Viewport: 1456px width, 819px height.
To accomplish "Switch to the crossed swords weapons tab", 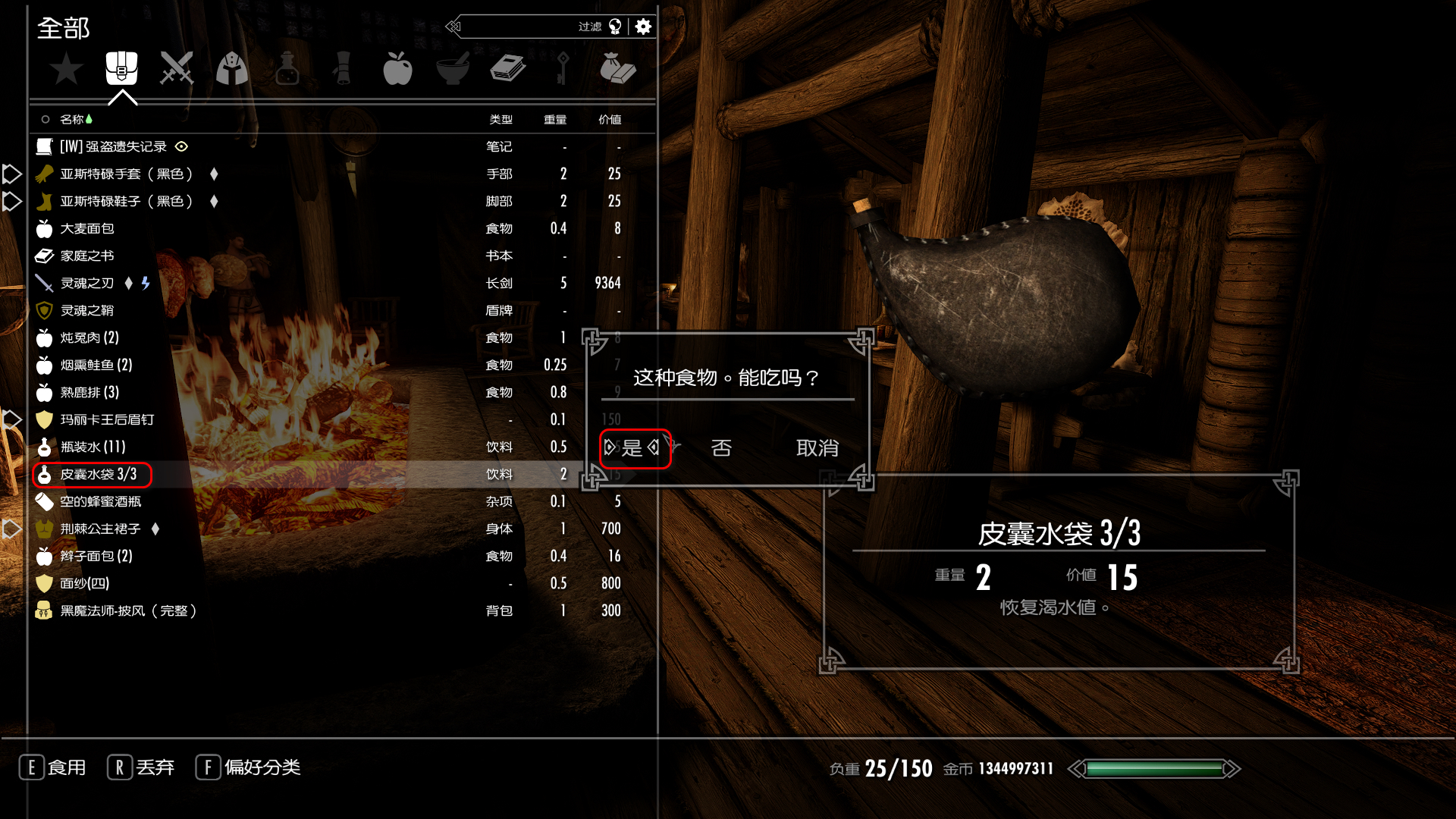I will [x=177, y=69].
